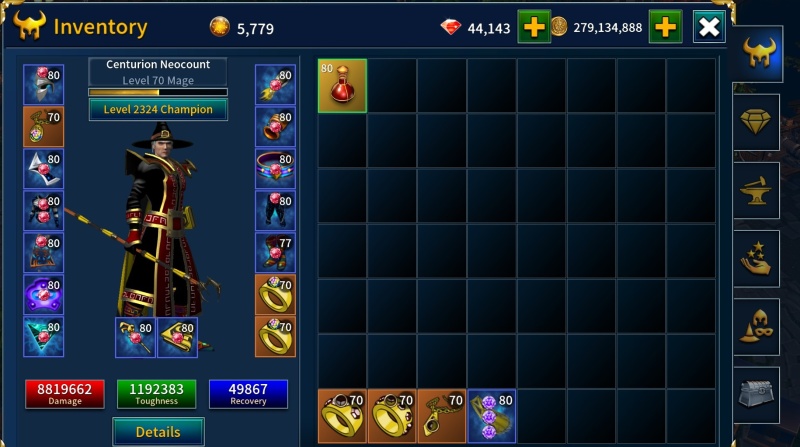The width and height of the screenshot is (800, 447).
Task: Select the red potion in the bag
Action: pyautogui.click(x=342, y=85)
